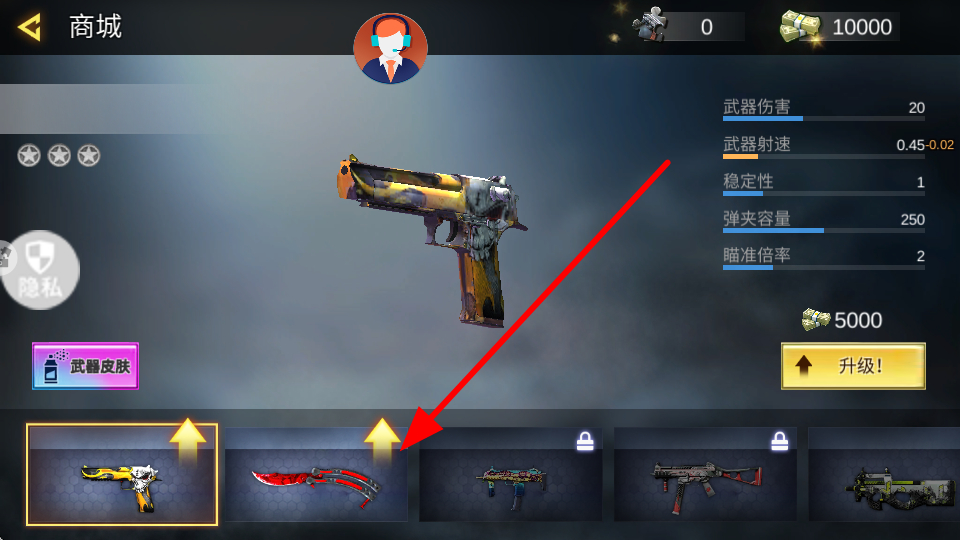This screenshot has height=540, width=960.
Task: Upgrade the weapon with the yellow button
Action: tap(852, 366)
